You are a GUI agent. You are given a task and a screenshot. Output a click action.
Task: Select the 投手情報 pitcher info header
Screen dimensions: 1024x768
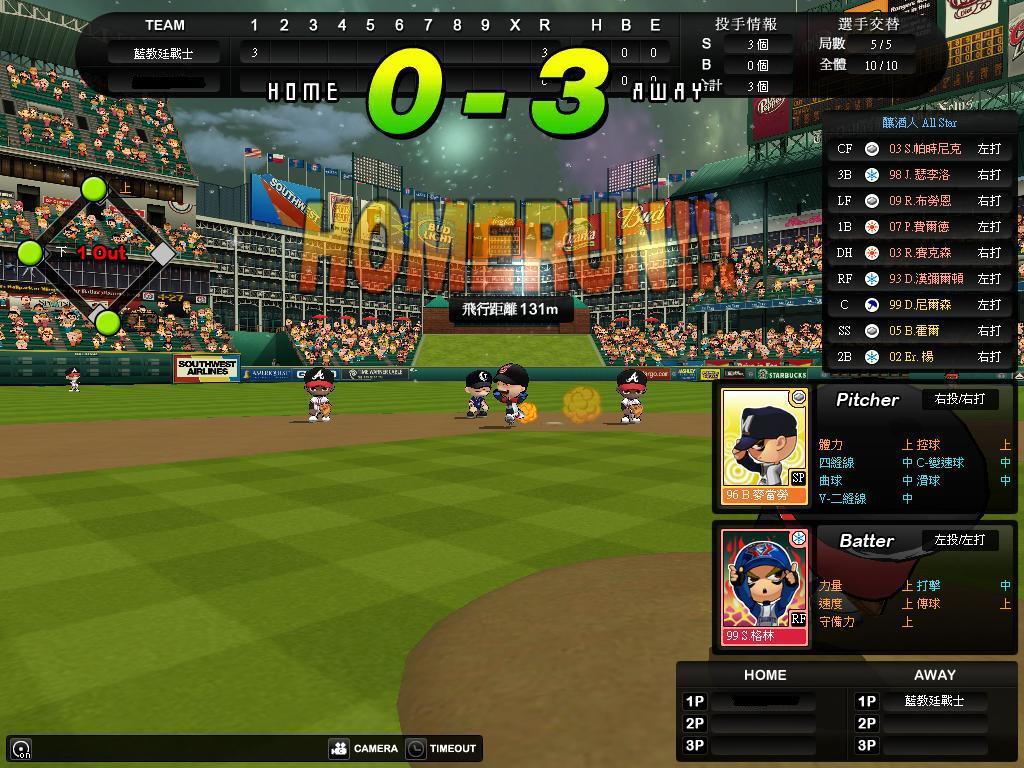[745, 24]
